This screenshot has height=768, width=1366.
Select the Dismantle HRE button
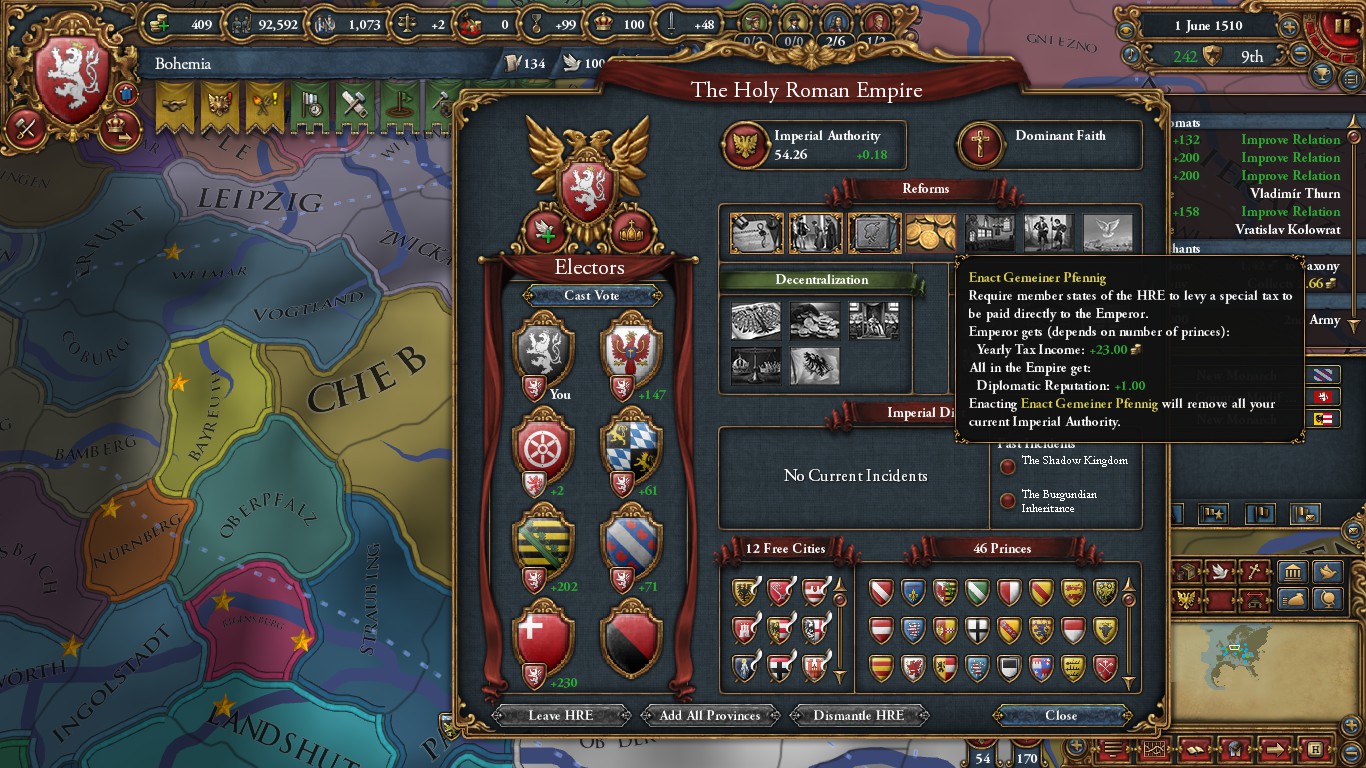click(x=859, y=715)
